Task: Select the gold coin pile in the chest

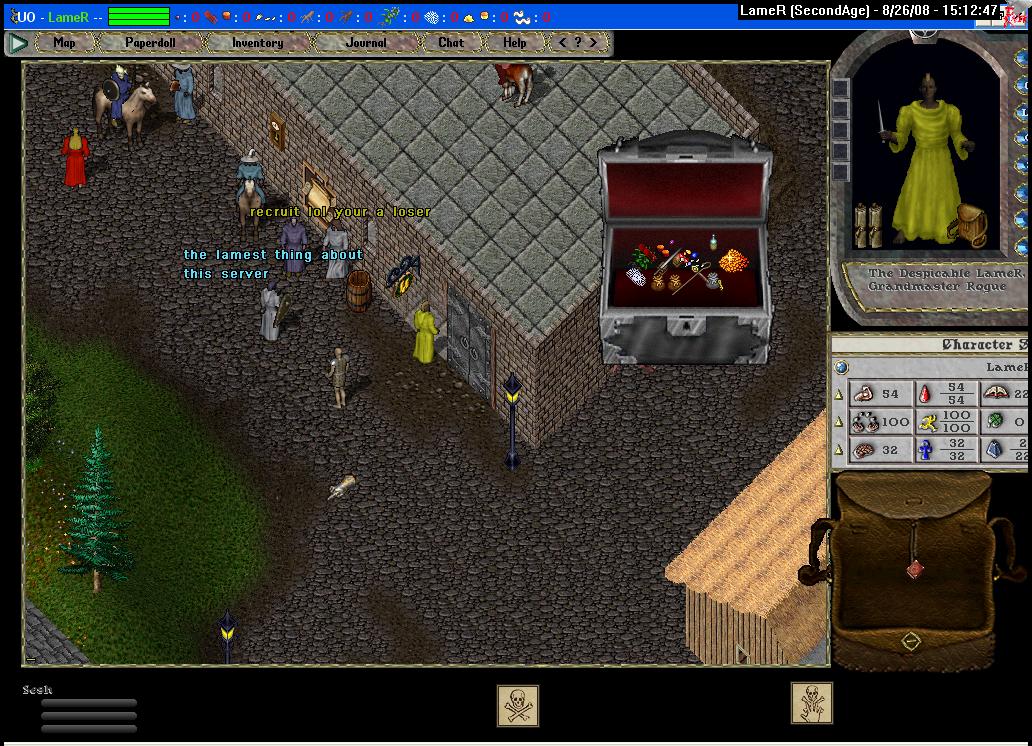Action: pos(733,262)
